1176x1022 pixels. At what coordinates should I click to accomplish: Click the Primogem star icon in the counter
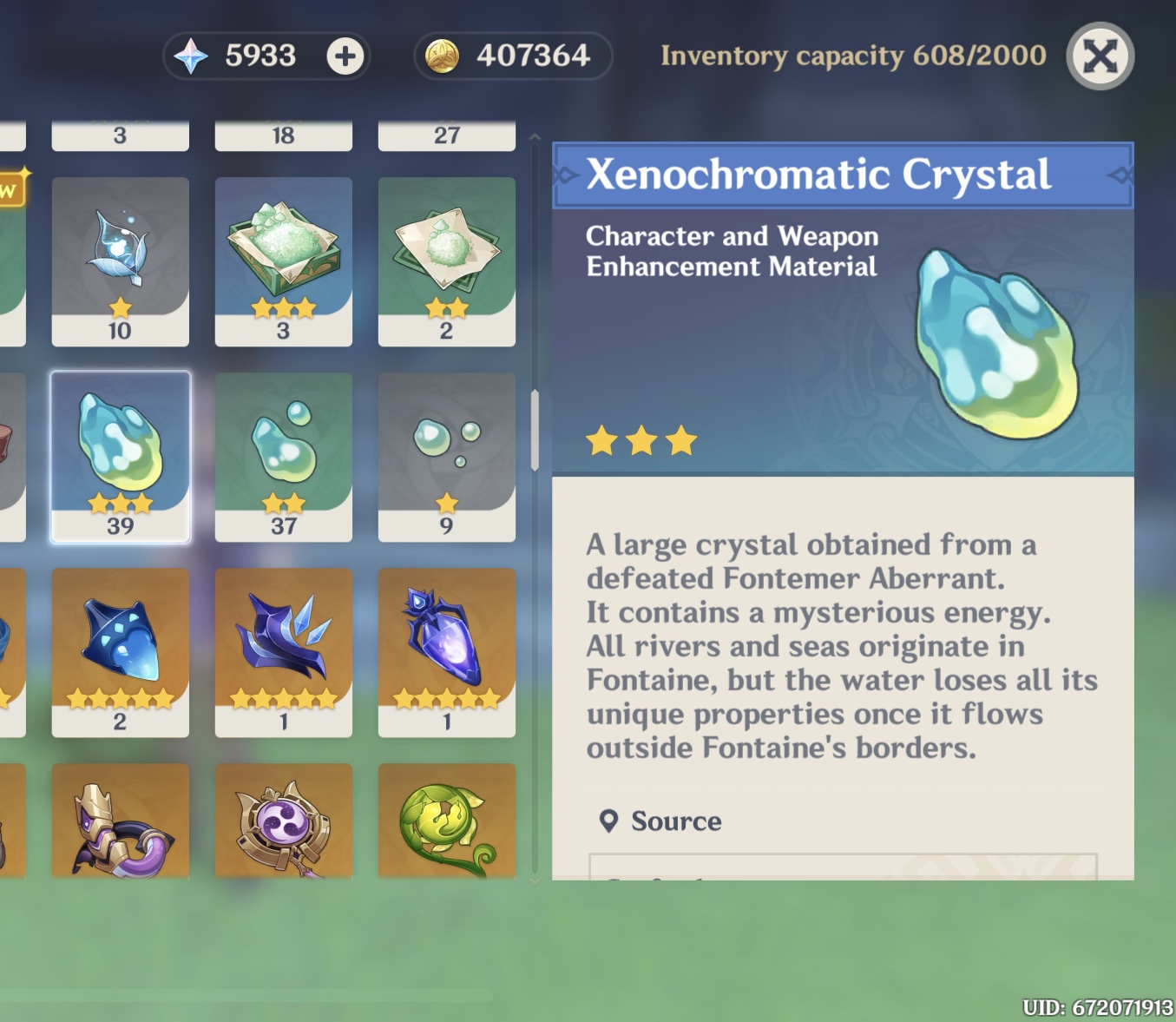click(x=193, y=56)
